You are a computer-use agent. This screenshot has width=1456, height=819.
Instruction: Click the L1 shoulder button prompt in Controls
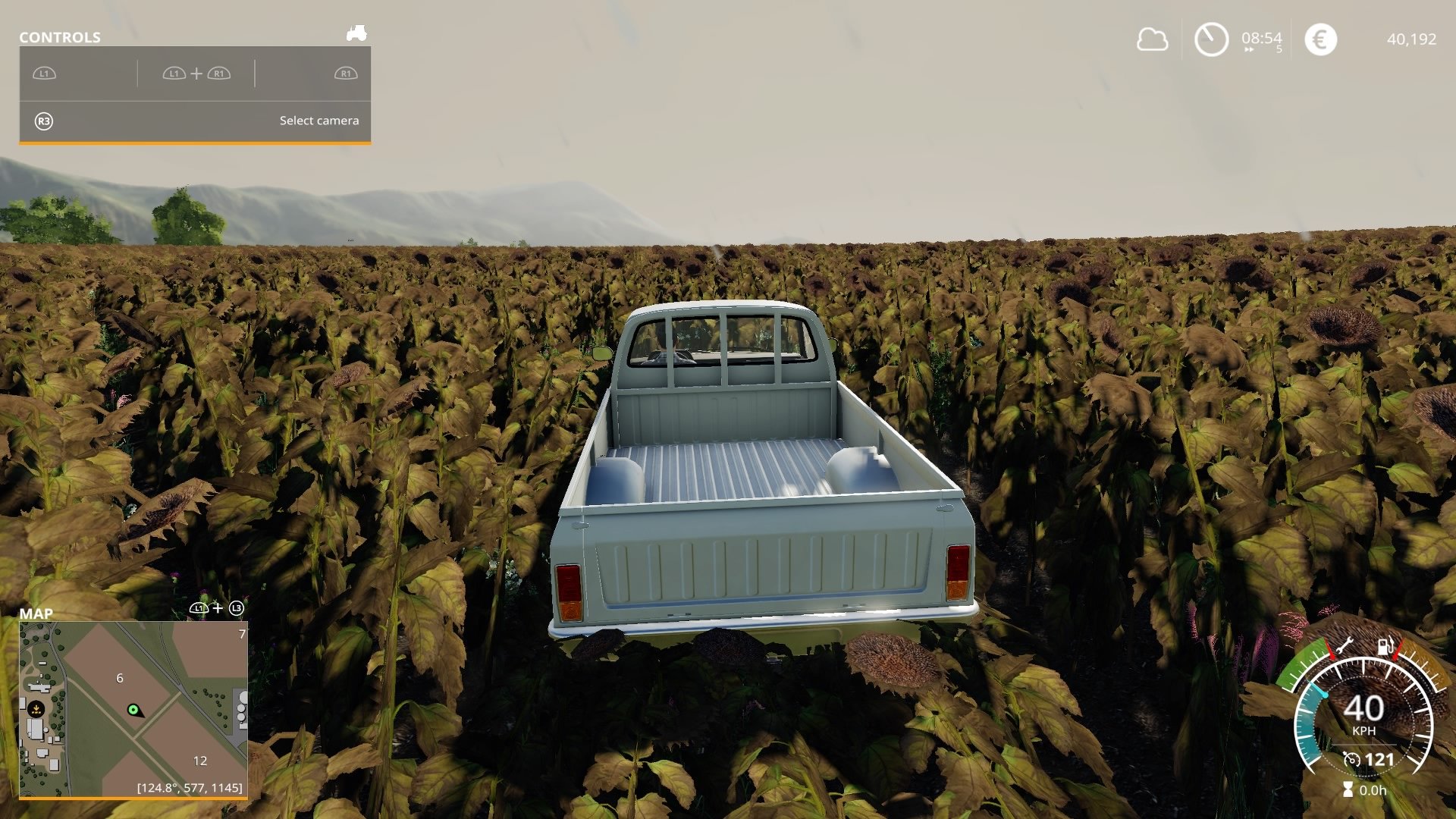coord(42,74)
